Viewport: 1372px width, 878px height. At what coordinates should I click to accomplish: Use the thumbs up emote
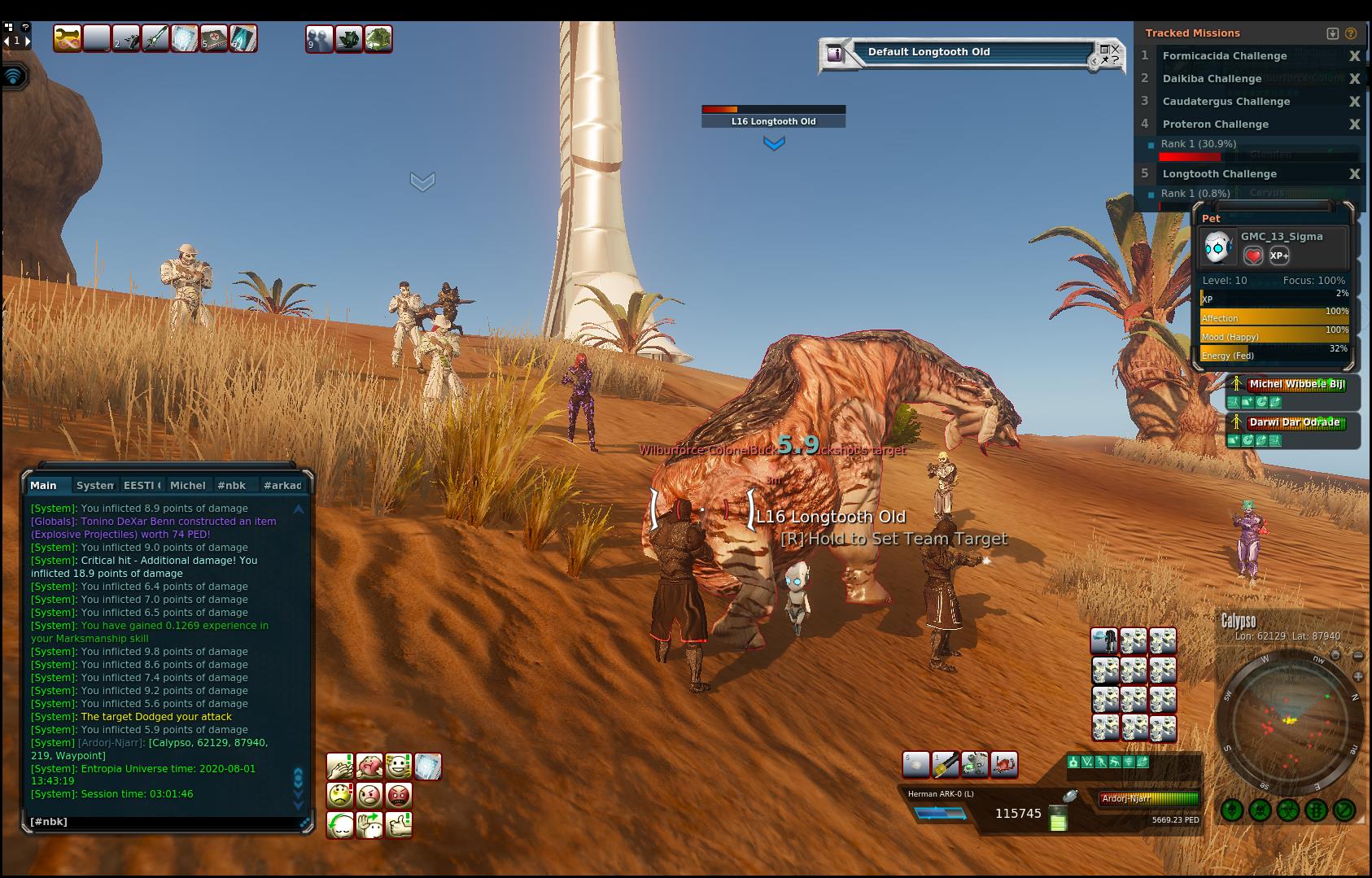(398, 825)
